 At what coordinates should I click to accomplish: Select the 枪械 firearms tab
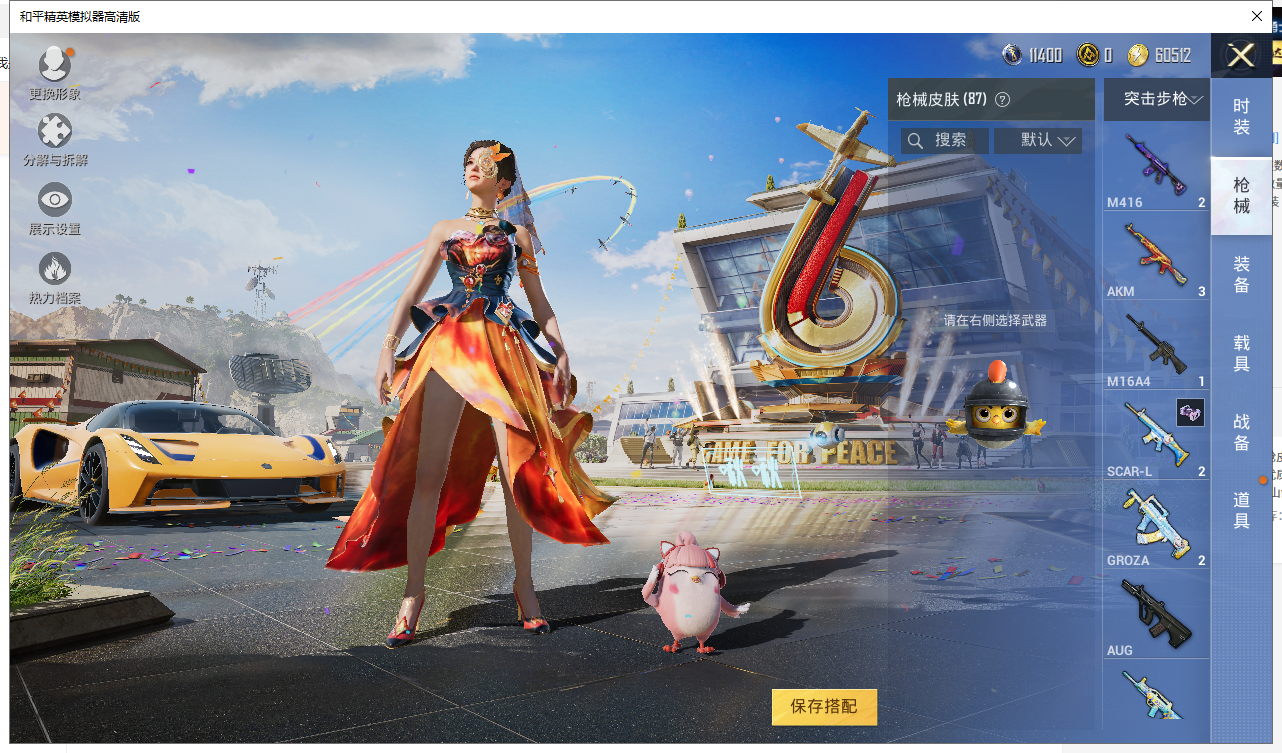tap(1241, 196)
